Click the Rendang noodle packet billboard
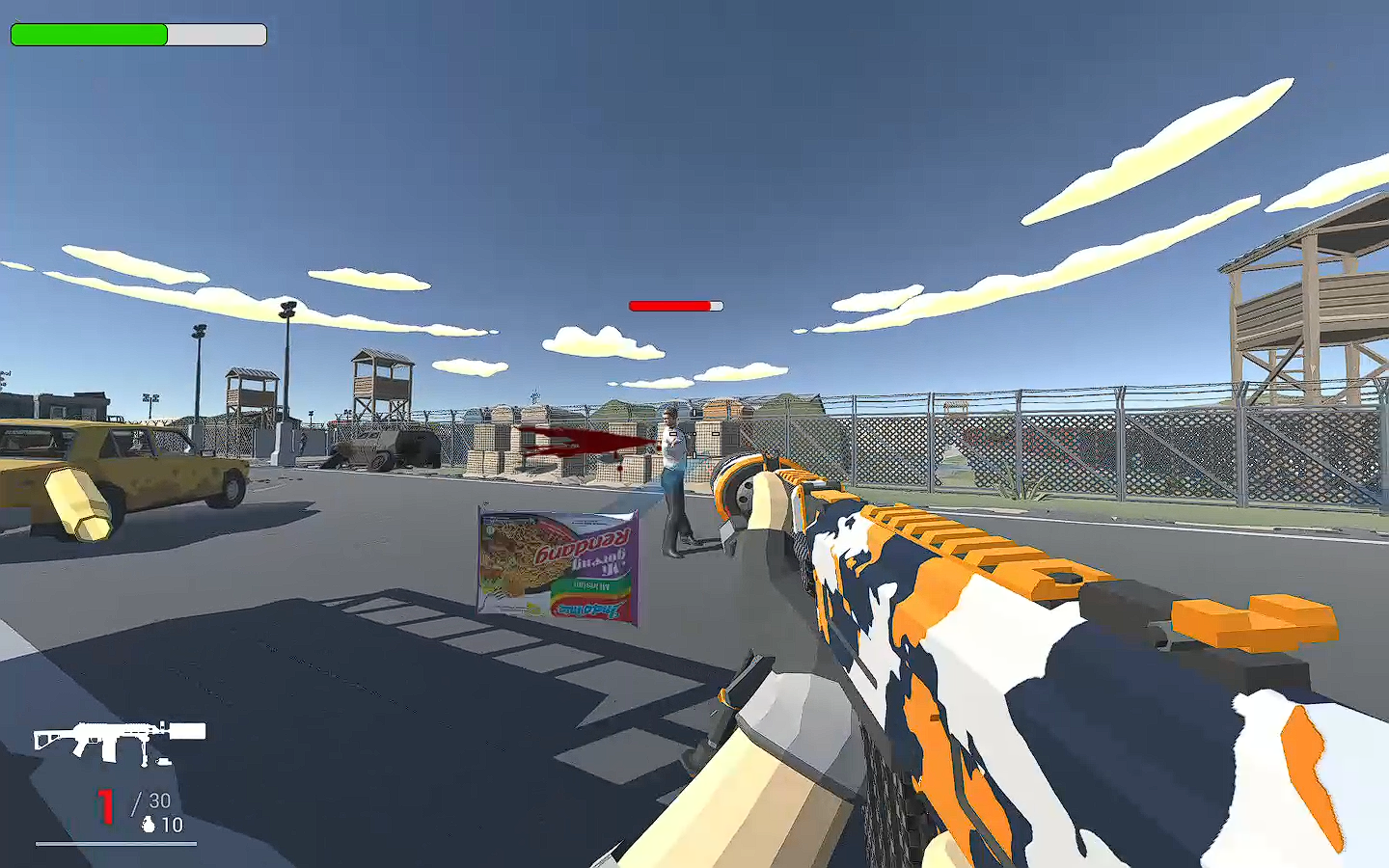The height and width of the screenshot is (868, 1389). (558, 567)
